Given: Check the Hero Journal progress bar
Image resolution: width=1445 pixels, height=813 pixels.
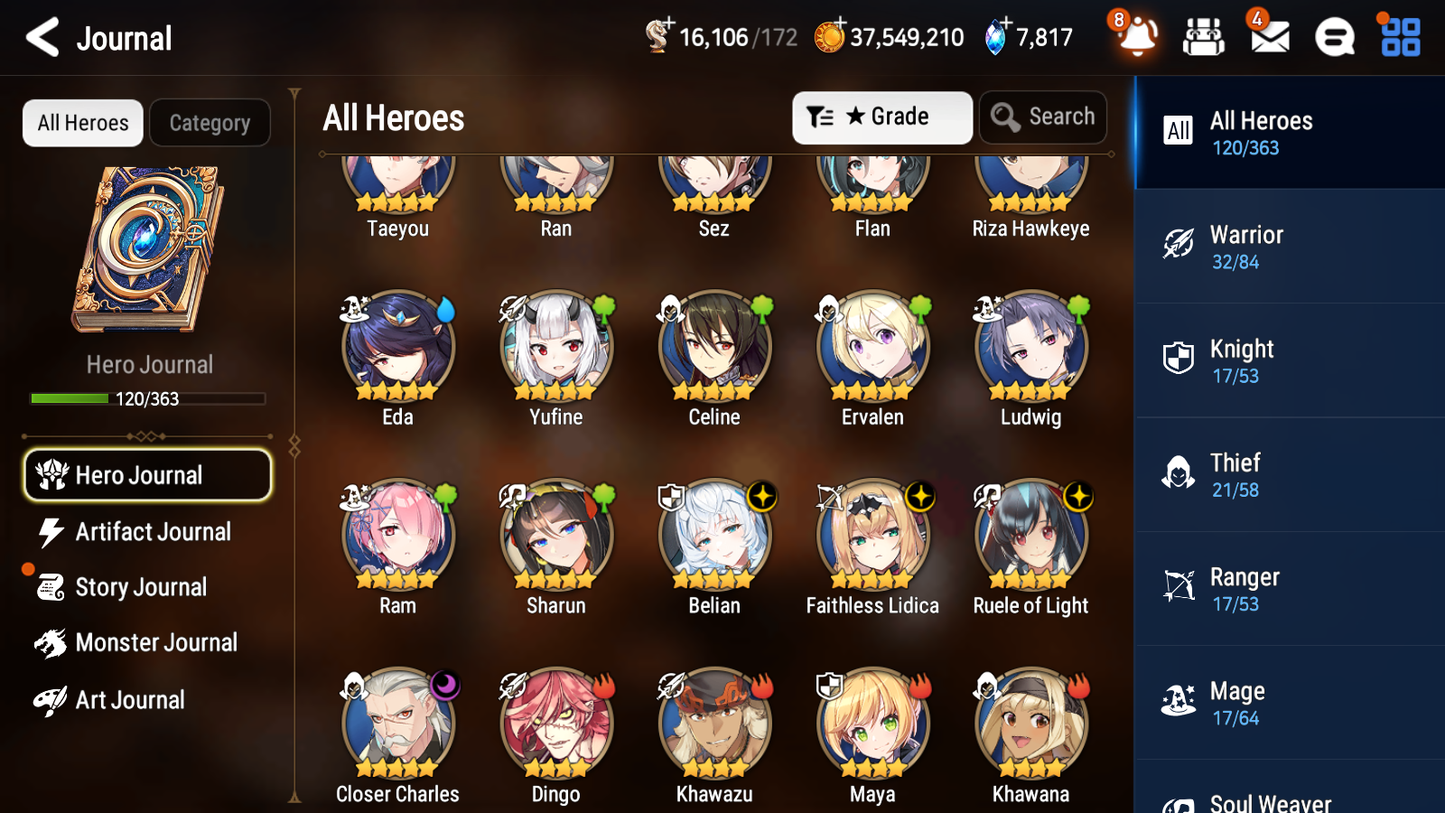Looking at the screenshot, I should pyautogui.click(x=148, y=398).
